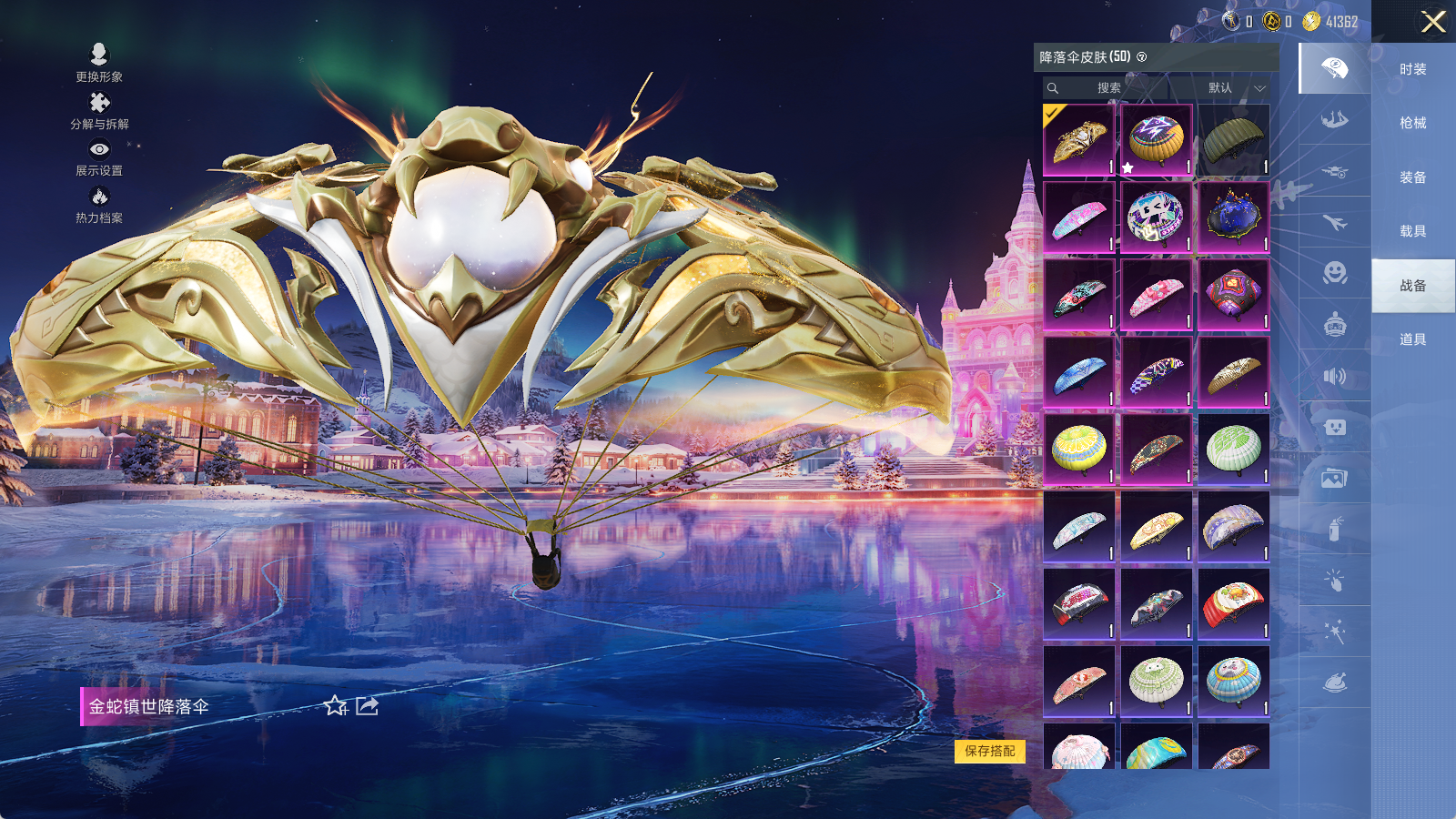This screenshot has width=1456, height=819.
Task: Open the 枪械 category
Action: pos(1412,123)
